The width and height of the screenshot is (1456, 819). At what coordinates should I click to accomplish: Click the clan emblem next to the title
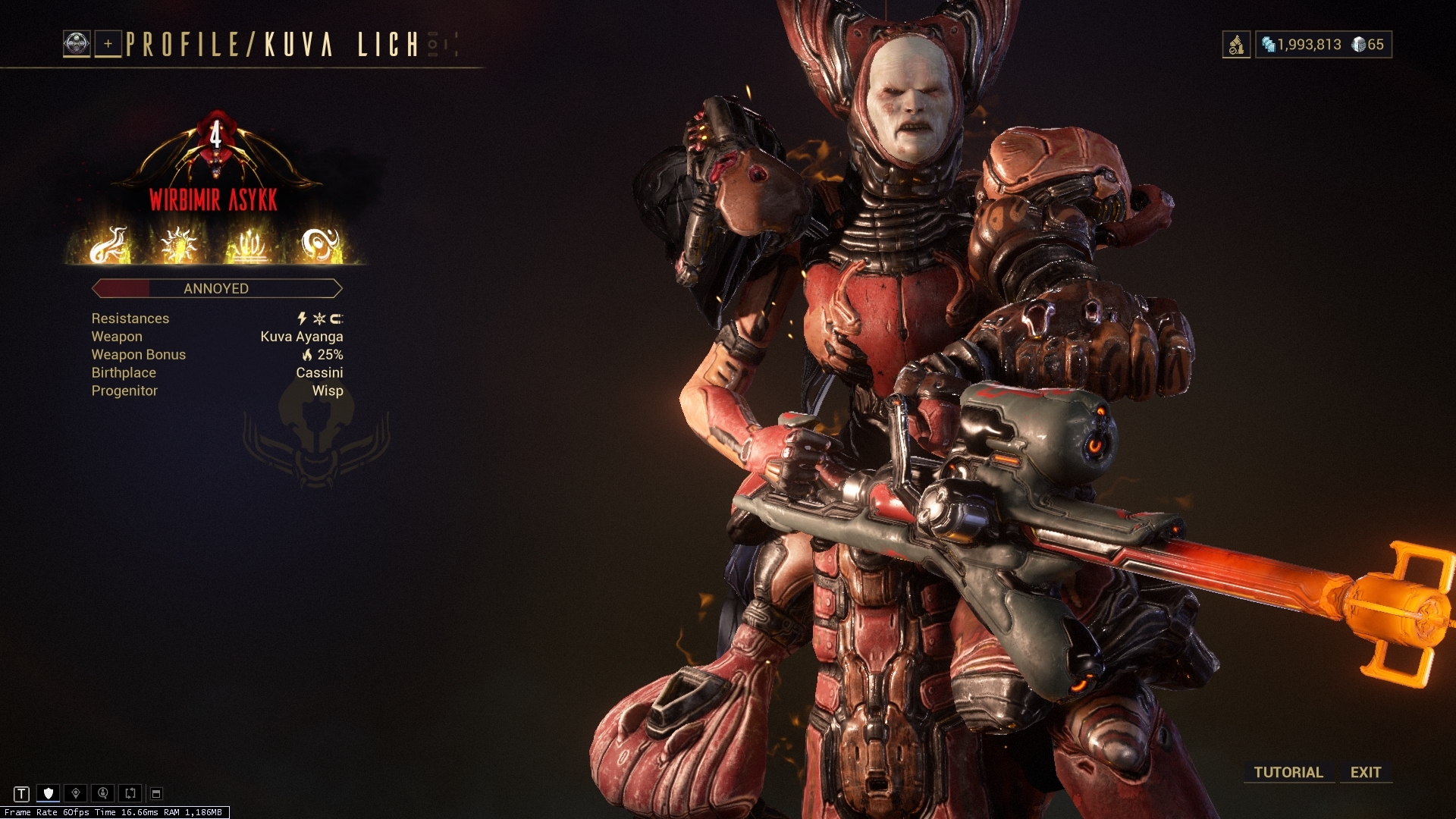pyautogui.click(x=77, y=44)
